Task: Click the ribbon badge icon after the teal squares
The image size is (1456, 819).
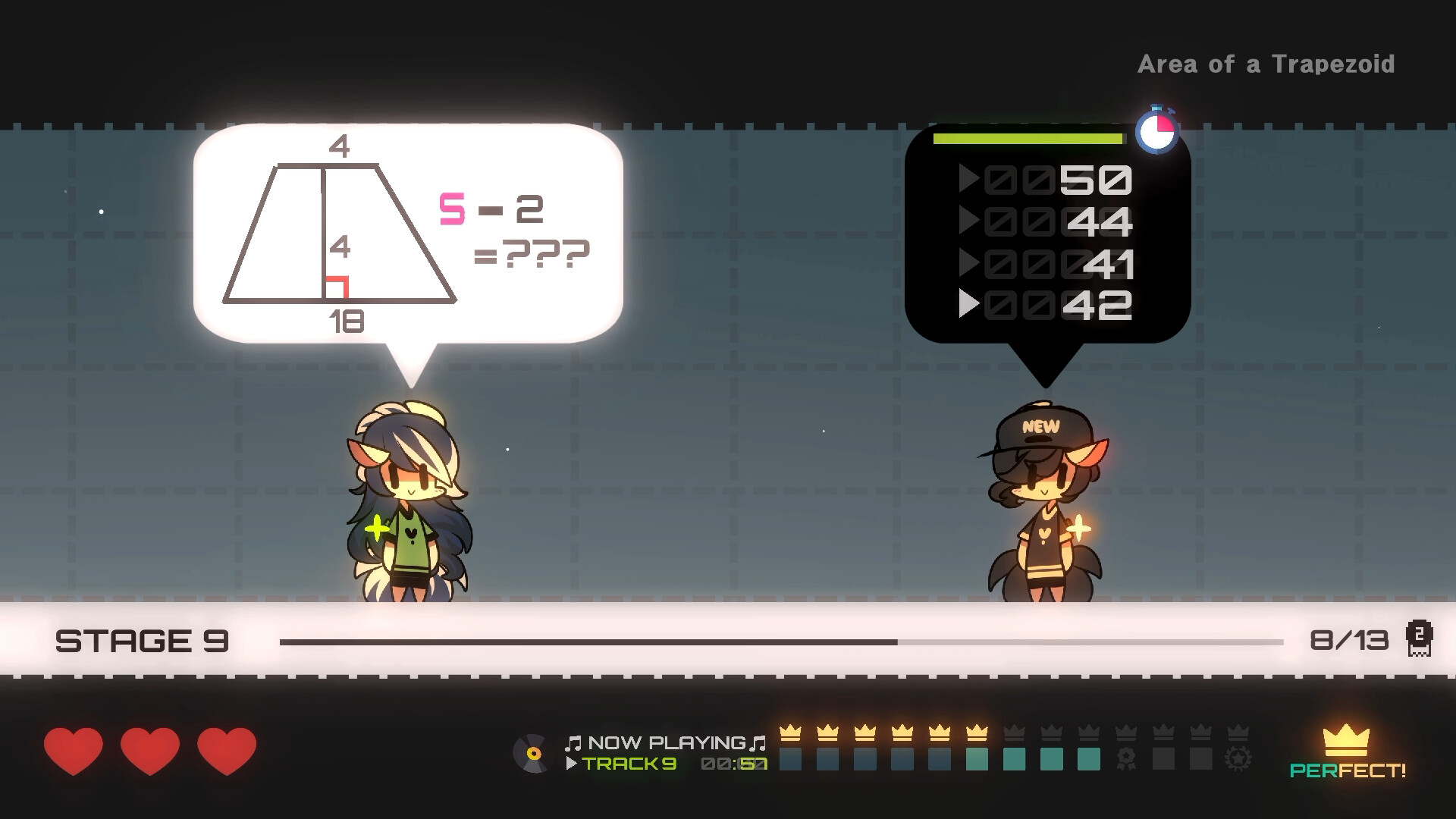Action: [x=1125, y=758]
